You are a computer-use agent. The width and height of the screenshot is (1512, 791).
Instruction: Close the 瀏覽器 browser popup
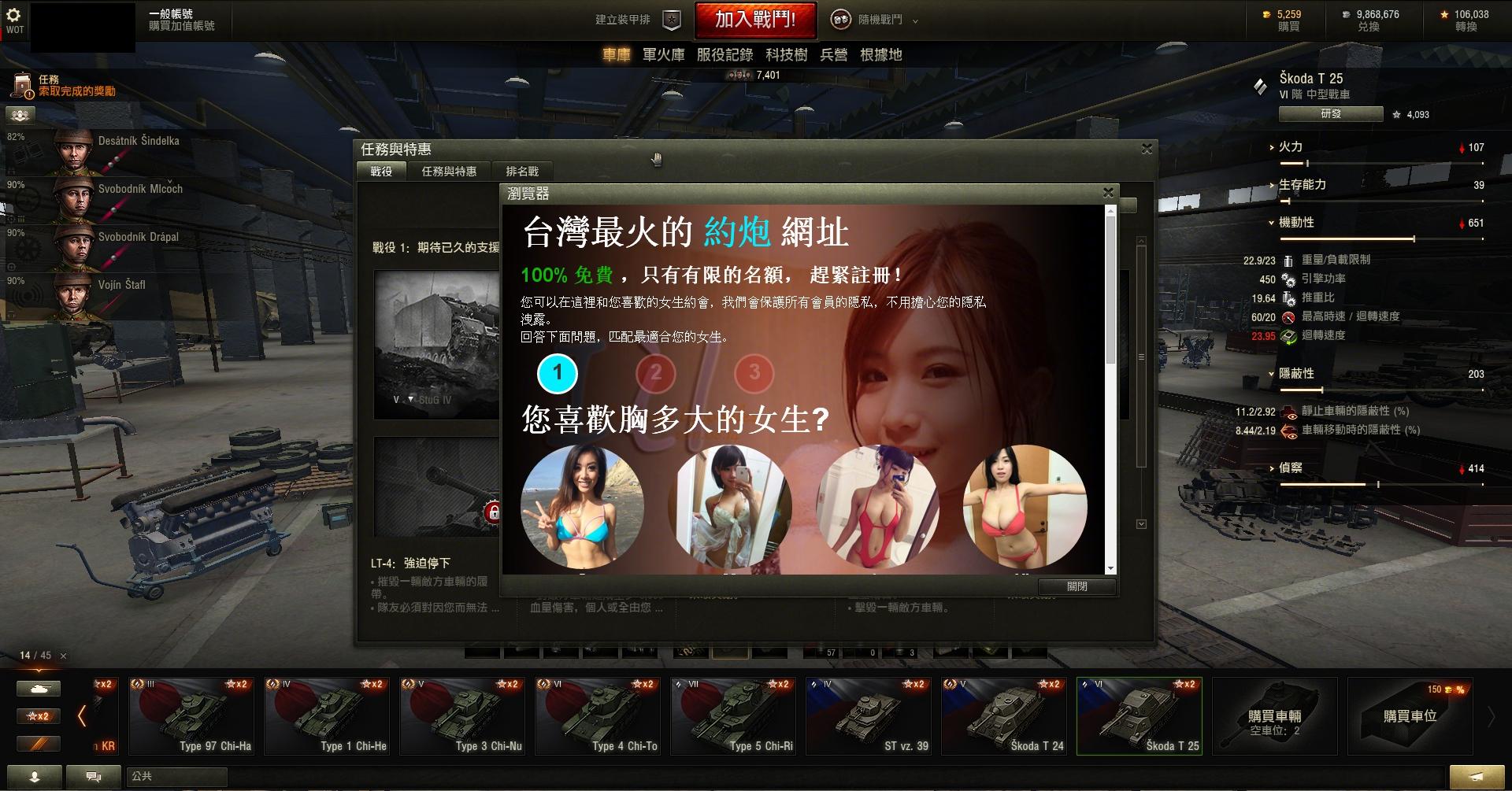coord(1108,192)
